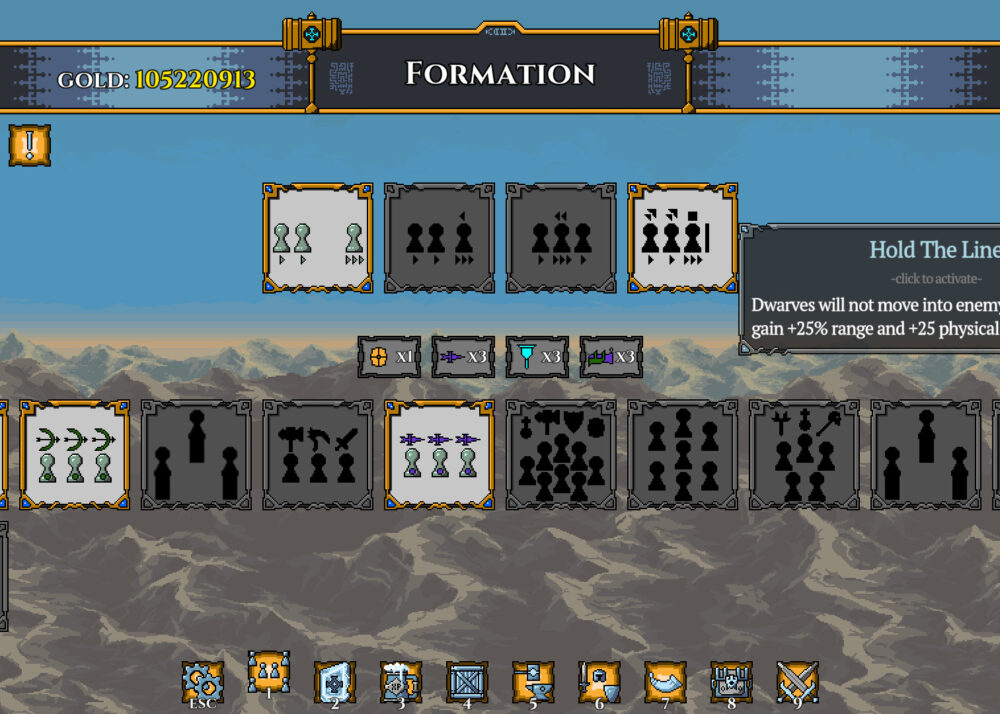Viewport: 1000px width, 714px height.
Task: Click the war horn toolbar button
Action: click(665, 682)
